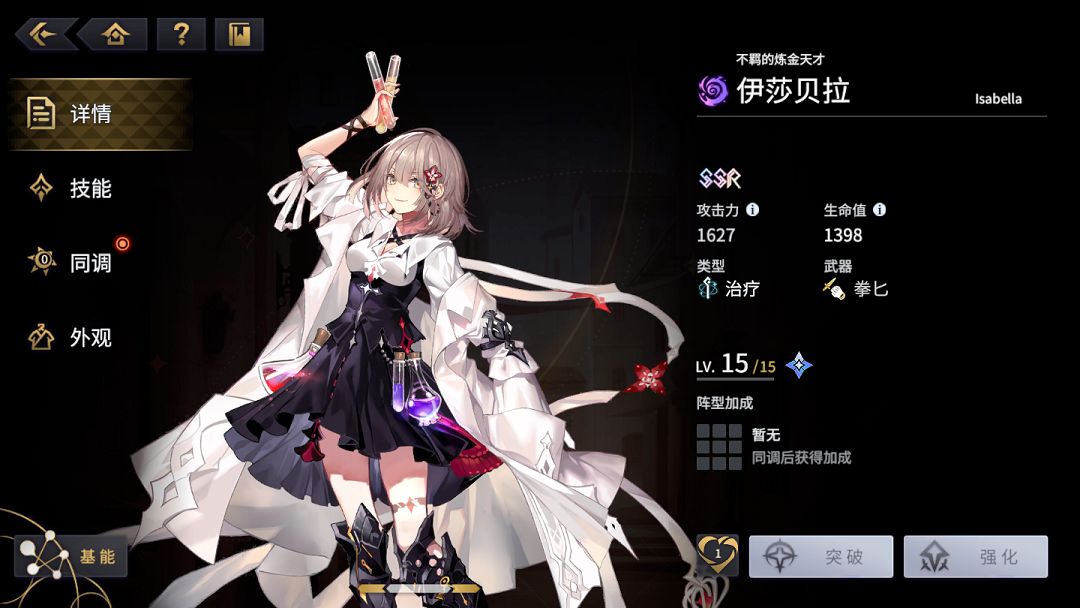The height and width of the screenshot is (608, 1080).
Task: Click the 突破 breakthrough button
Action: pos(820,557)
